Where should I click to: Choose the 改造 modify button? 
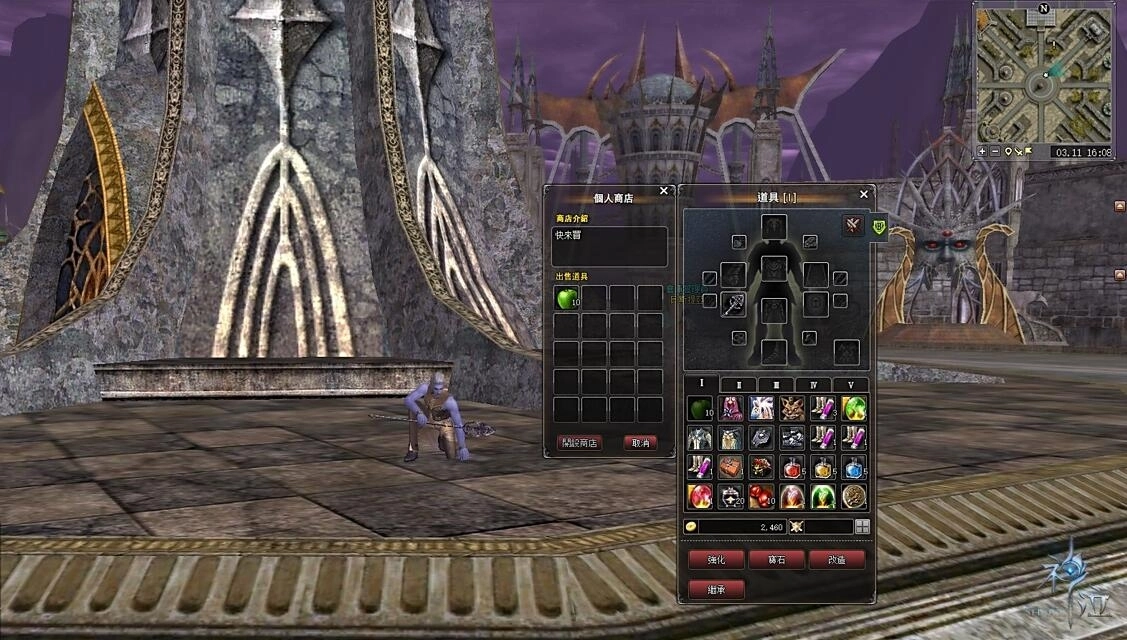coord(837,560)
